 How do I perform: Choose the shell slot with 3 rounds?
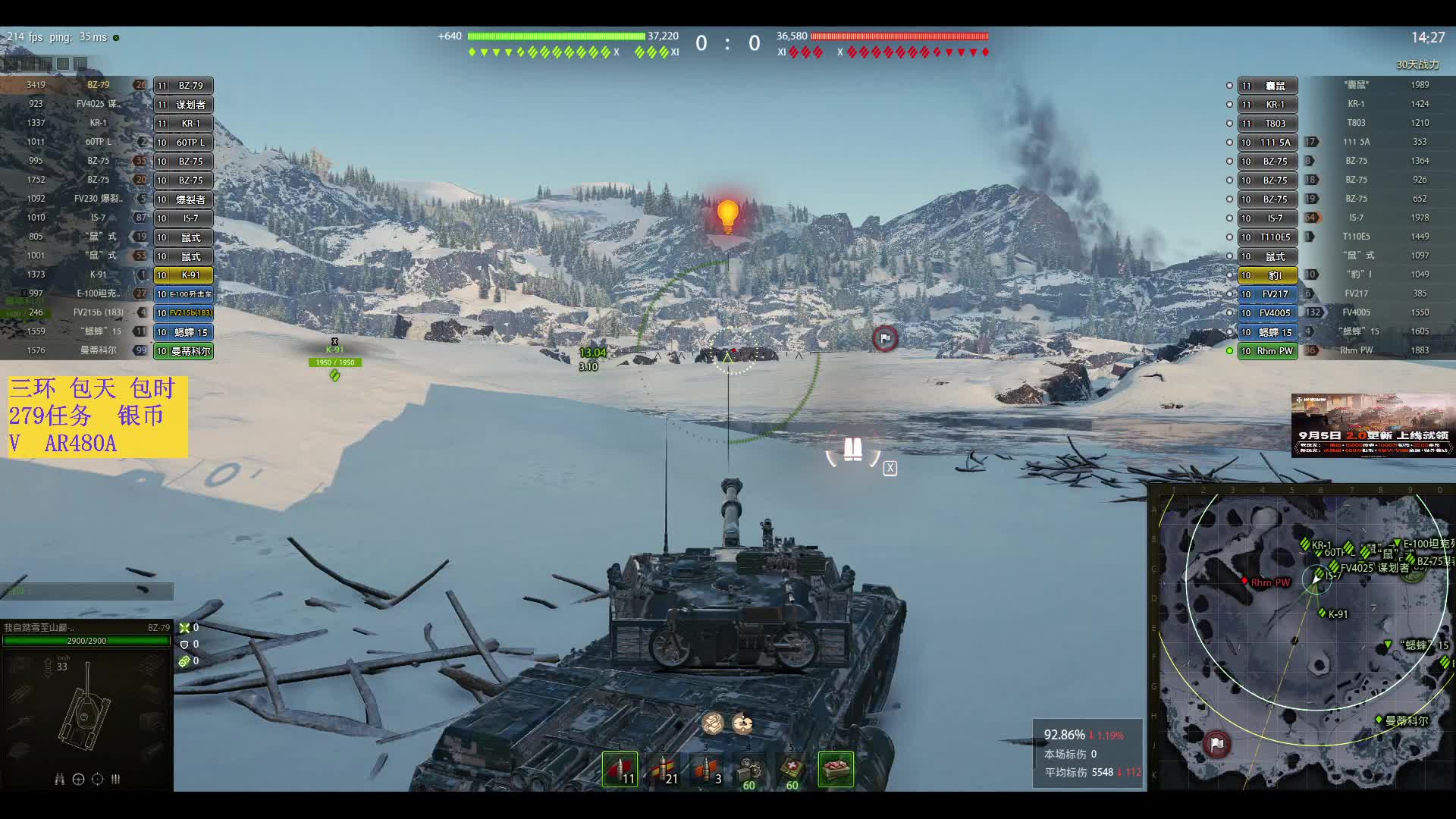[706, 769]
